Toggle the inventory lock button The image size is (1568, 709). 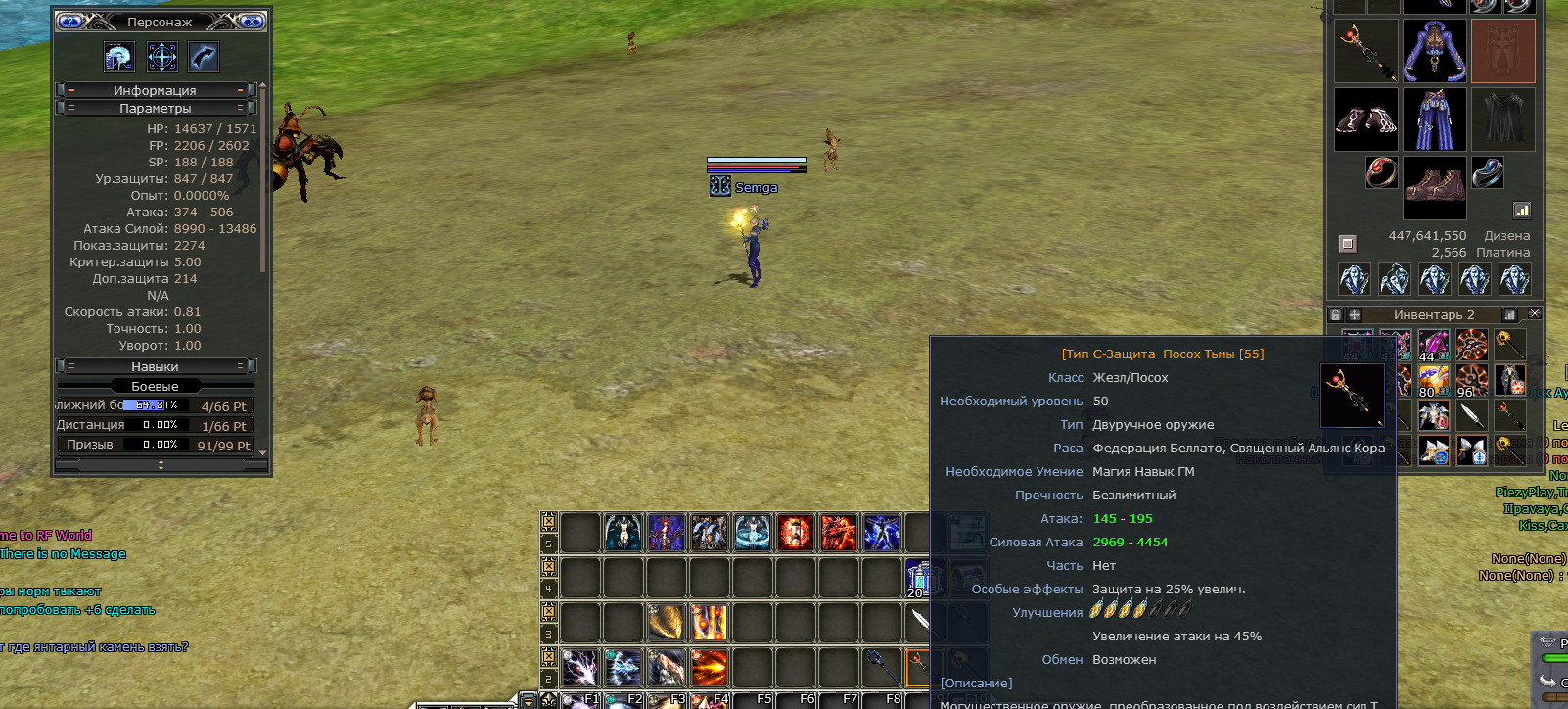tap(1335, 314)
